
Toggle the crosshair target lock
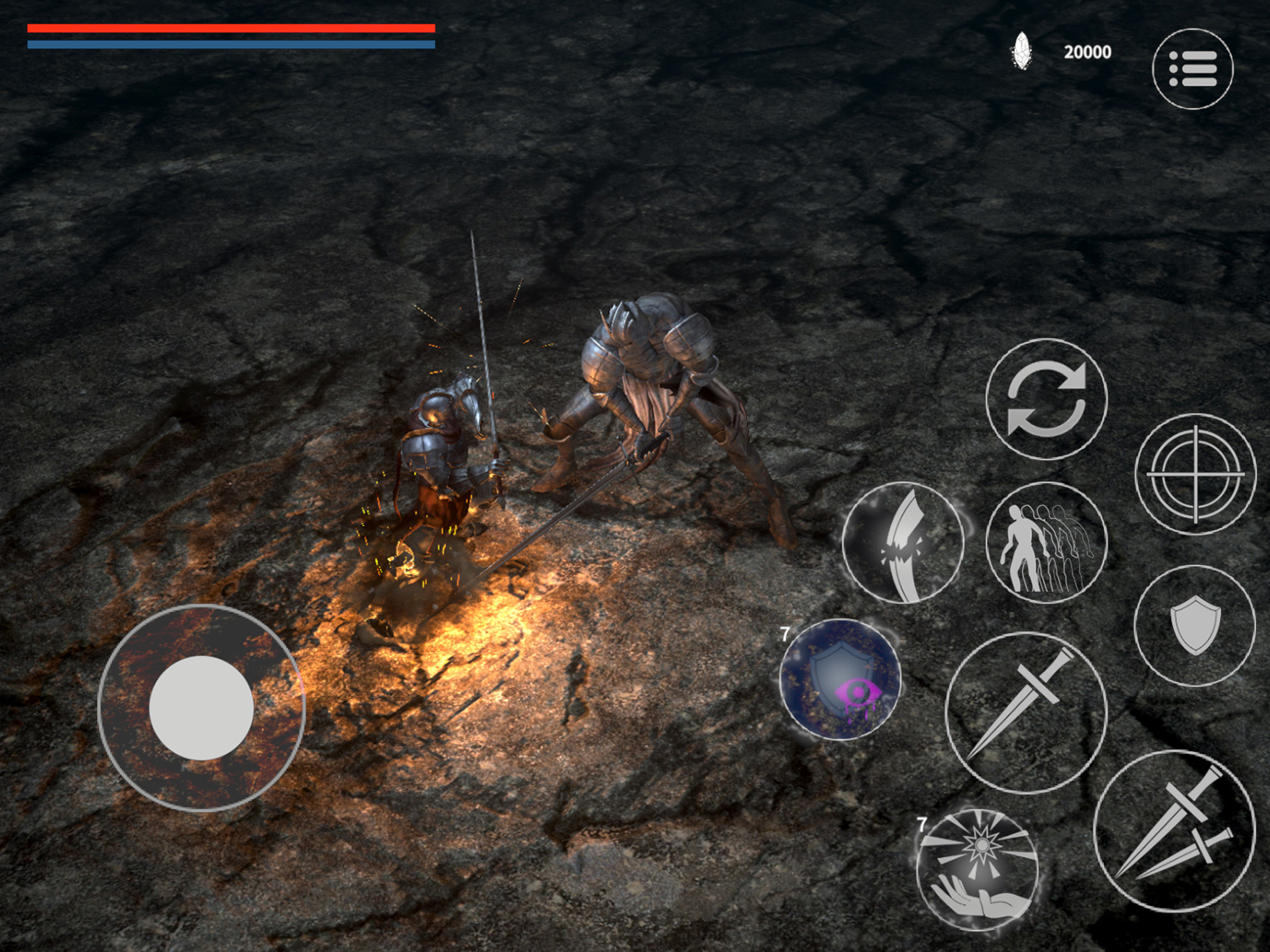point(1195,474)
